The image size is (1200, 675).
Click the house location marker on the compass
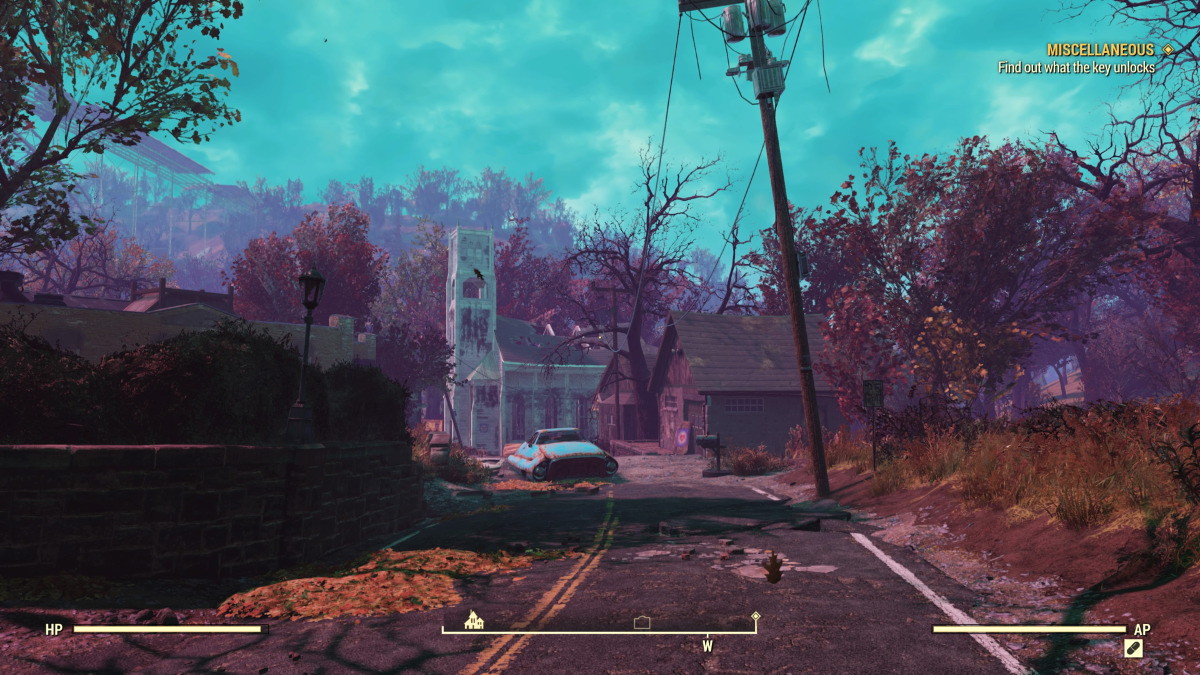pos(474,620)
